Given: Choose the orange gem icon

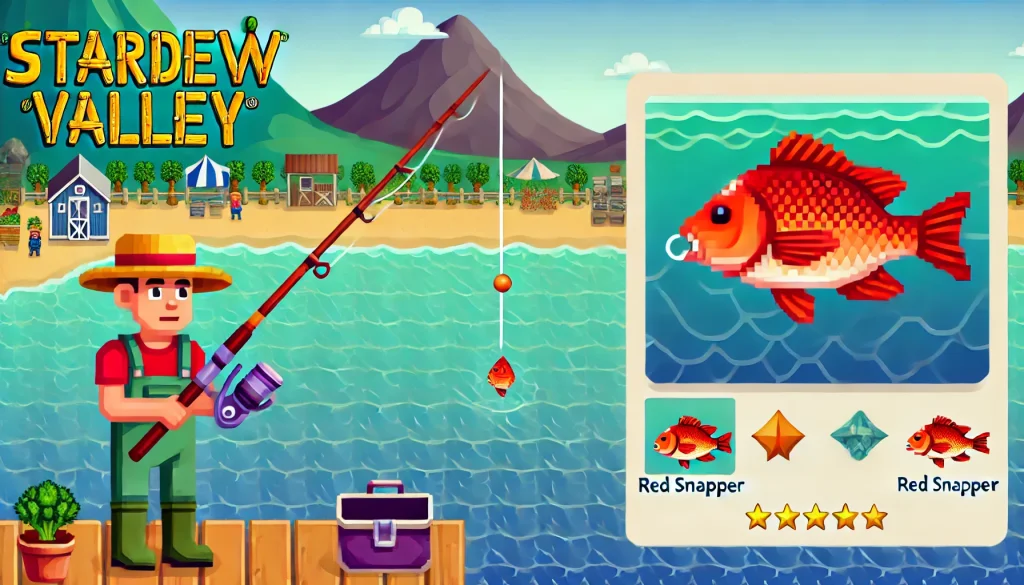Looking at the screenshot, I should click(778, 437).
